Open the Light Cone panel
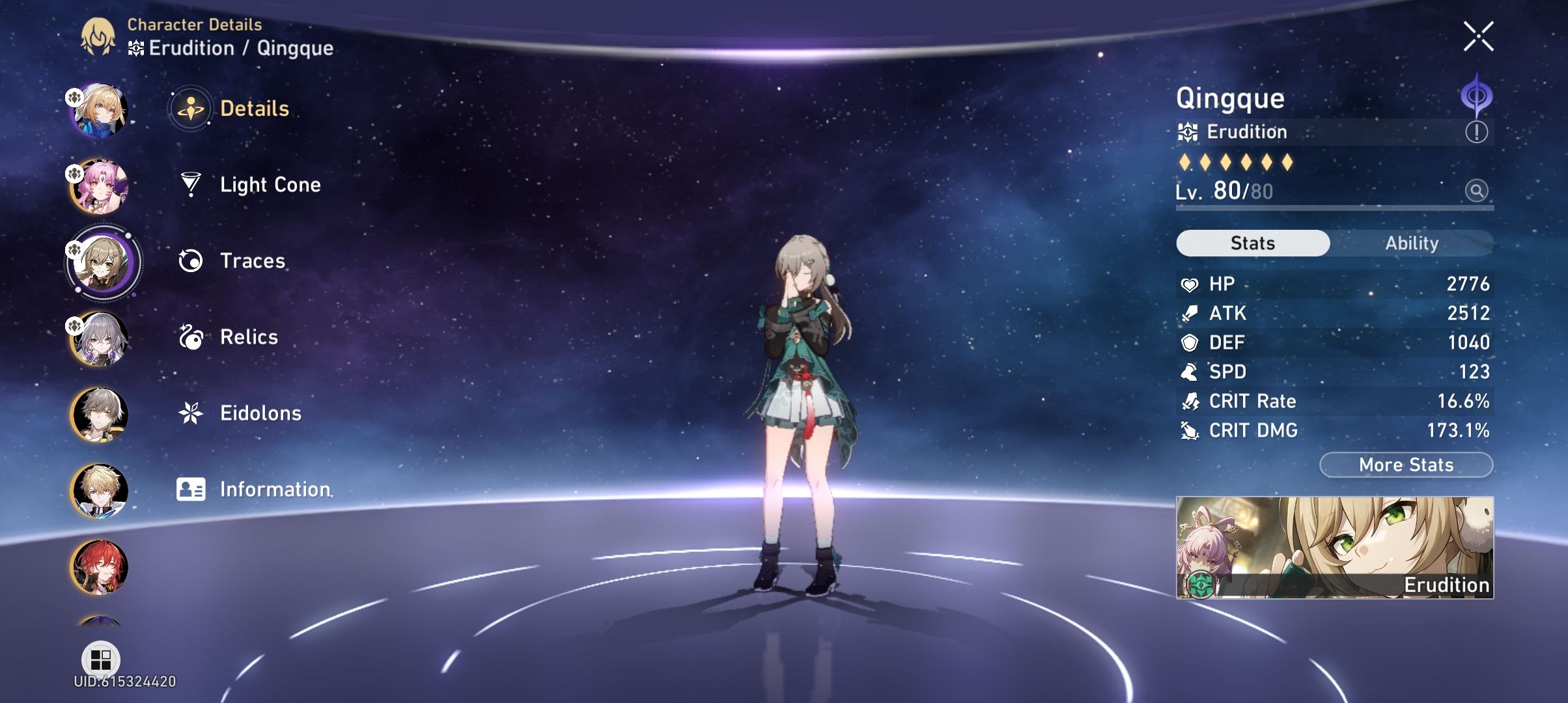This screenshot has width=1568, height=703. [x=269, y=184]
